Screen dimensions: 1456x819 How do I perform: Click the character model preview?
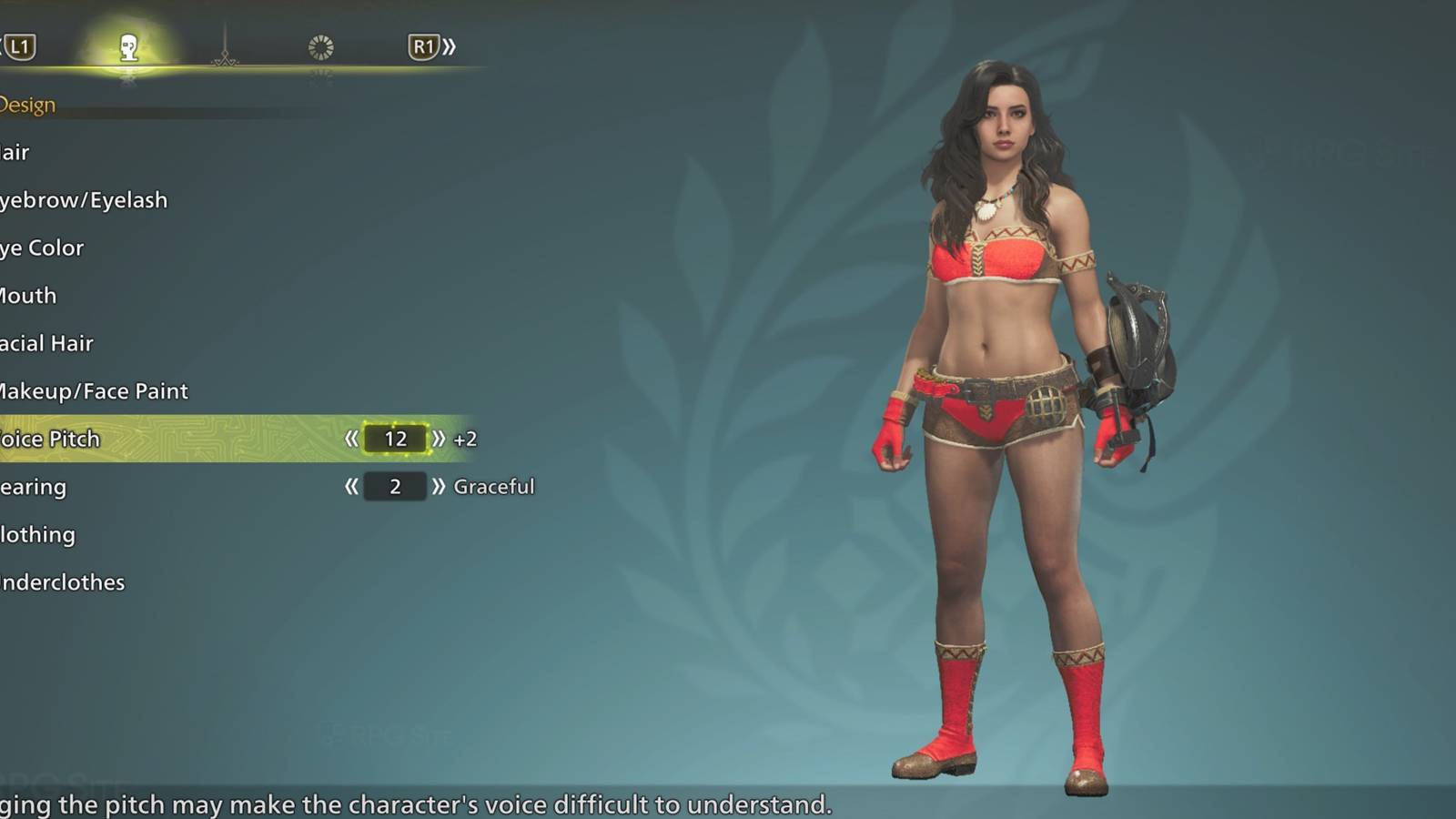1001,409
